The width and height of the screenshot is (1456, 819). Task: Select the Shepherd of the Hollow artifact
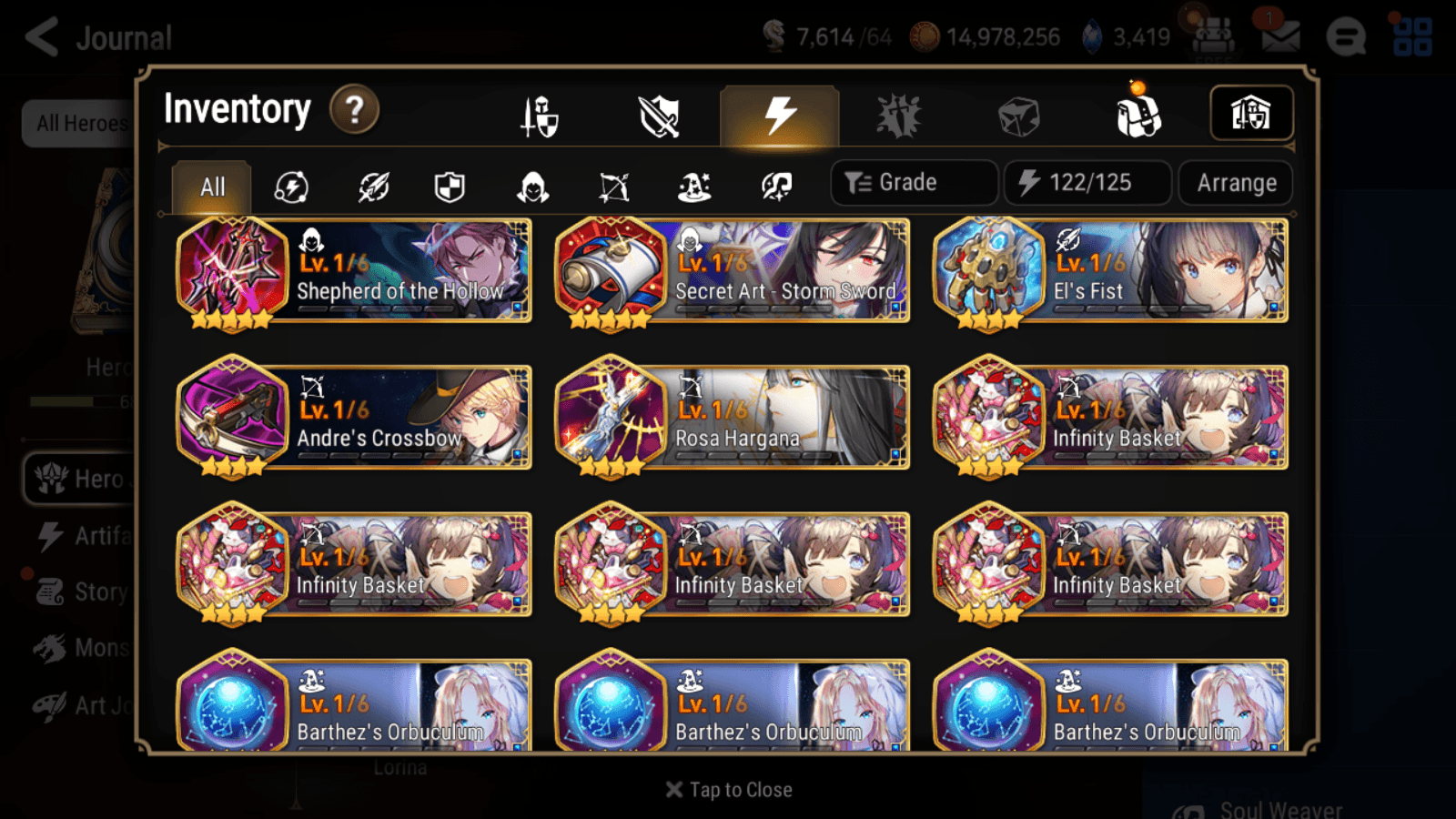[x=353, y=271]
